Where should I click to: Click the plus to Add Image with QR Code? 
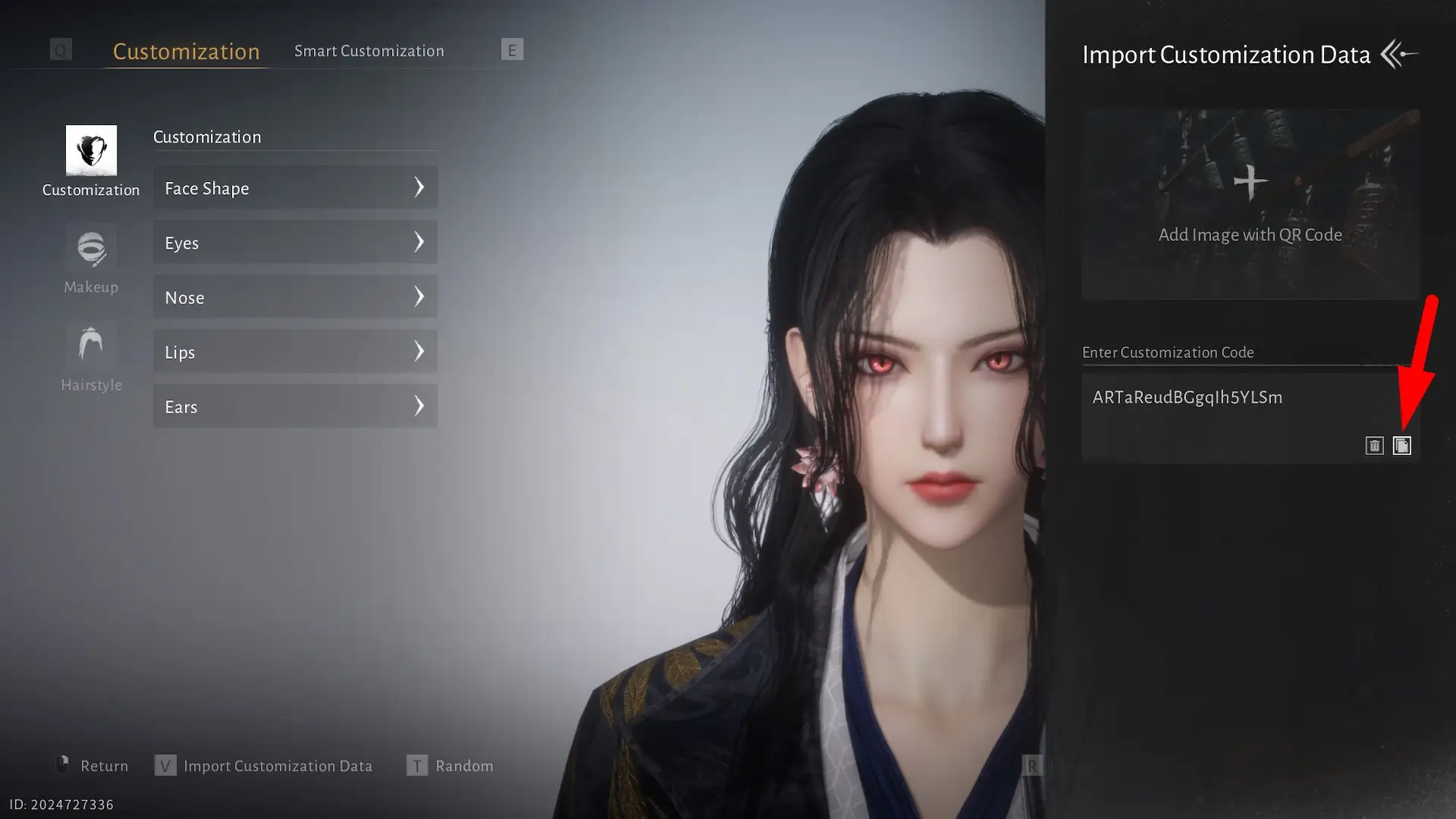(x=1250, y=181)
